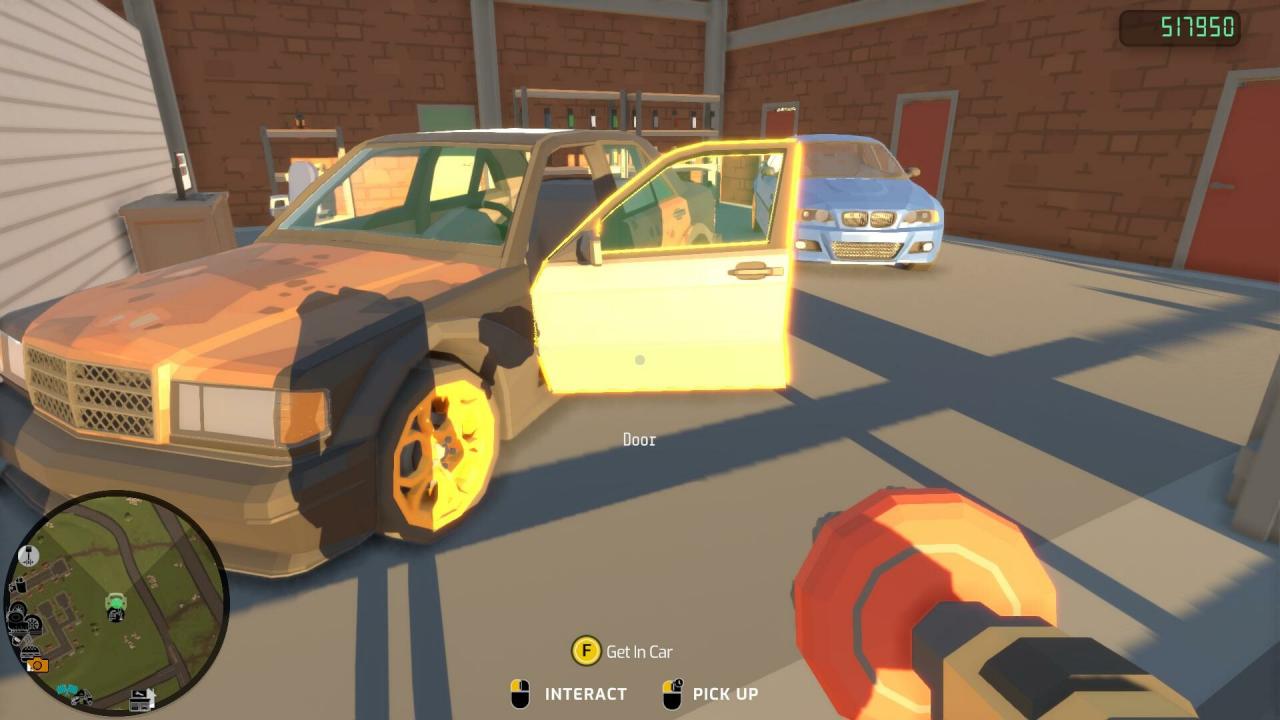The image size is (1280, 720).
Task: Click the INTERACT label
Action: click(x=583, y=694)
